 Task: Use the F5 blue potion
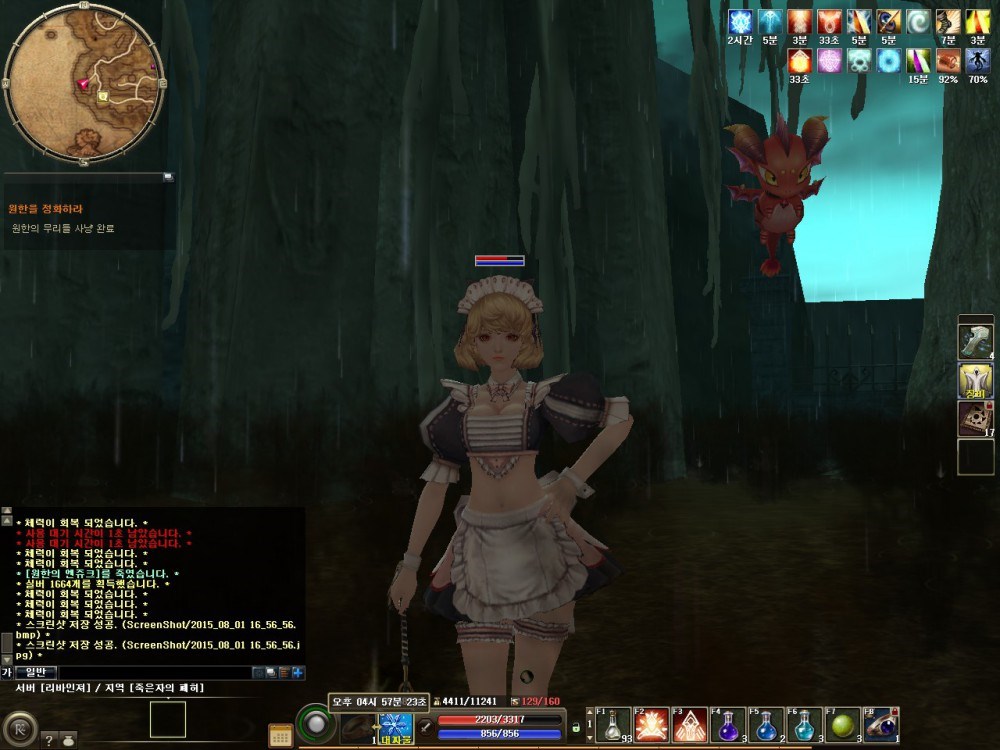point(766,726)
